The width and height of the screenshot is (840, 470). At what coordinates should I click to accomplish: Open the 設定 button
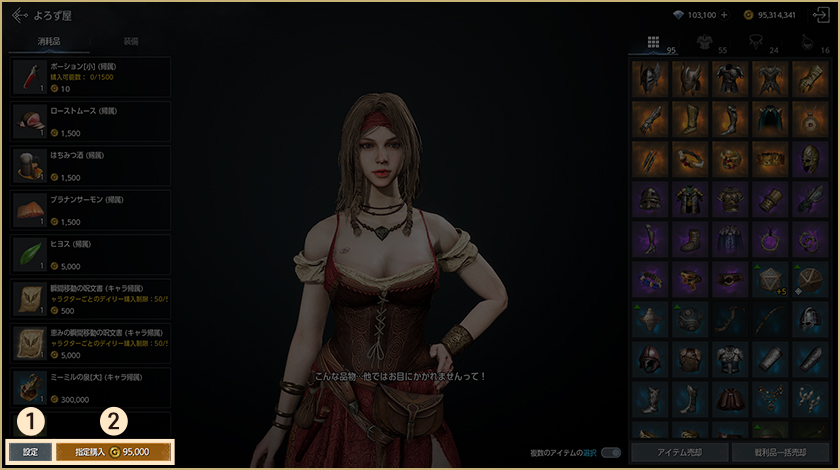30,452
